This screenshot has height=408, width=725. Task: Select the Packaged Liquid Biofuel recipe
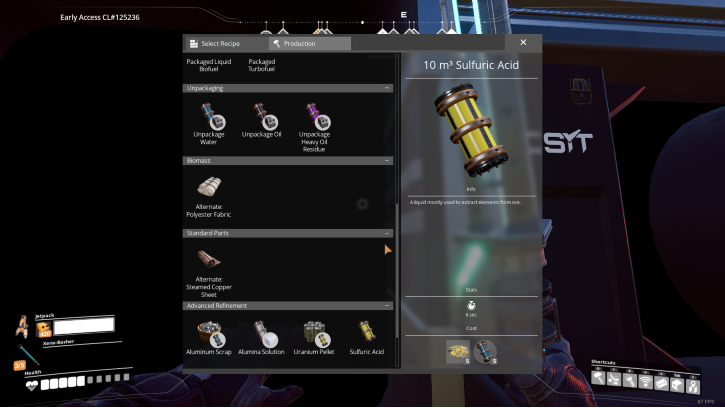click(x=208, y=65)
